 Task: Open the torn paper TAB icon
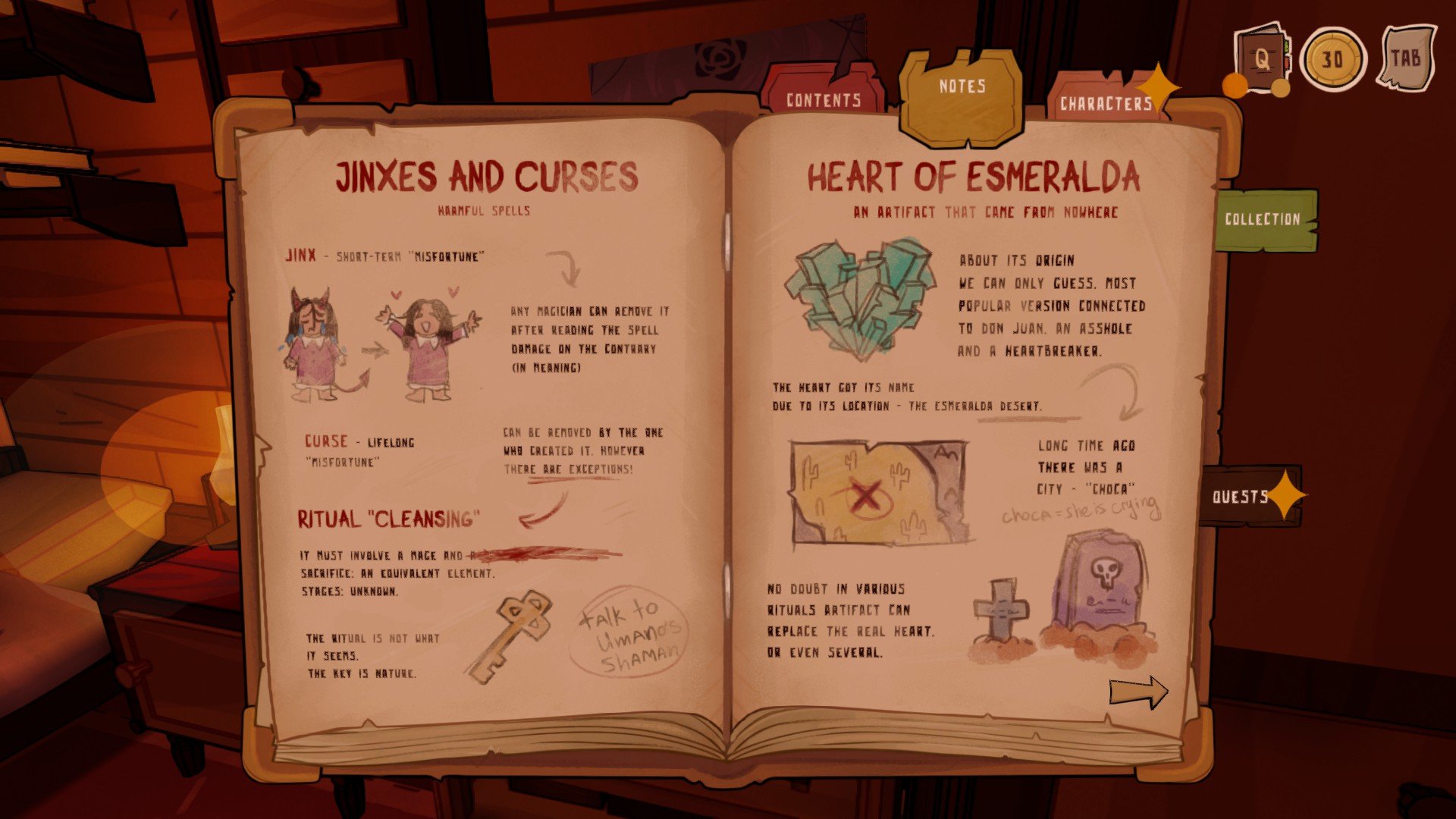pos(1405,58)
